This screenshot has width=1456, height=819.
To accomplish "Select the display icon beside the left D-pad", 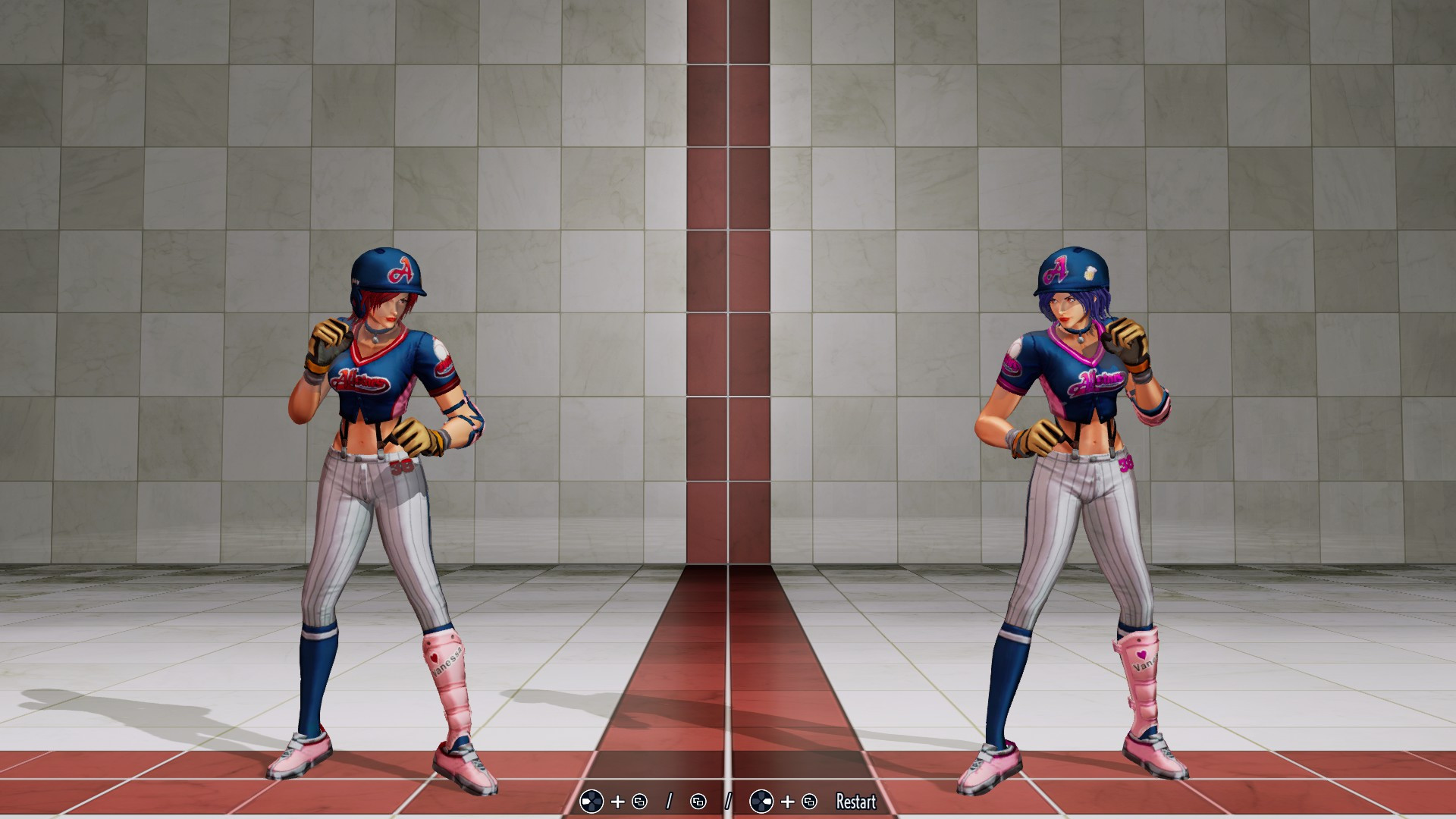I will [639, 802].
